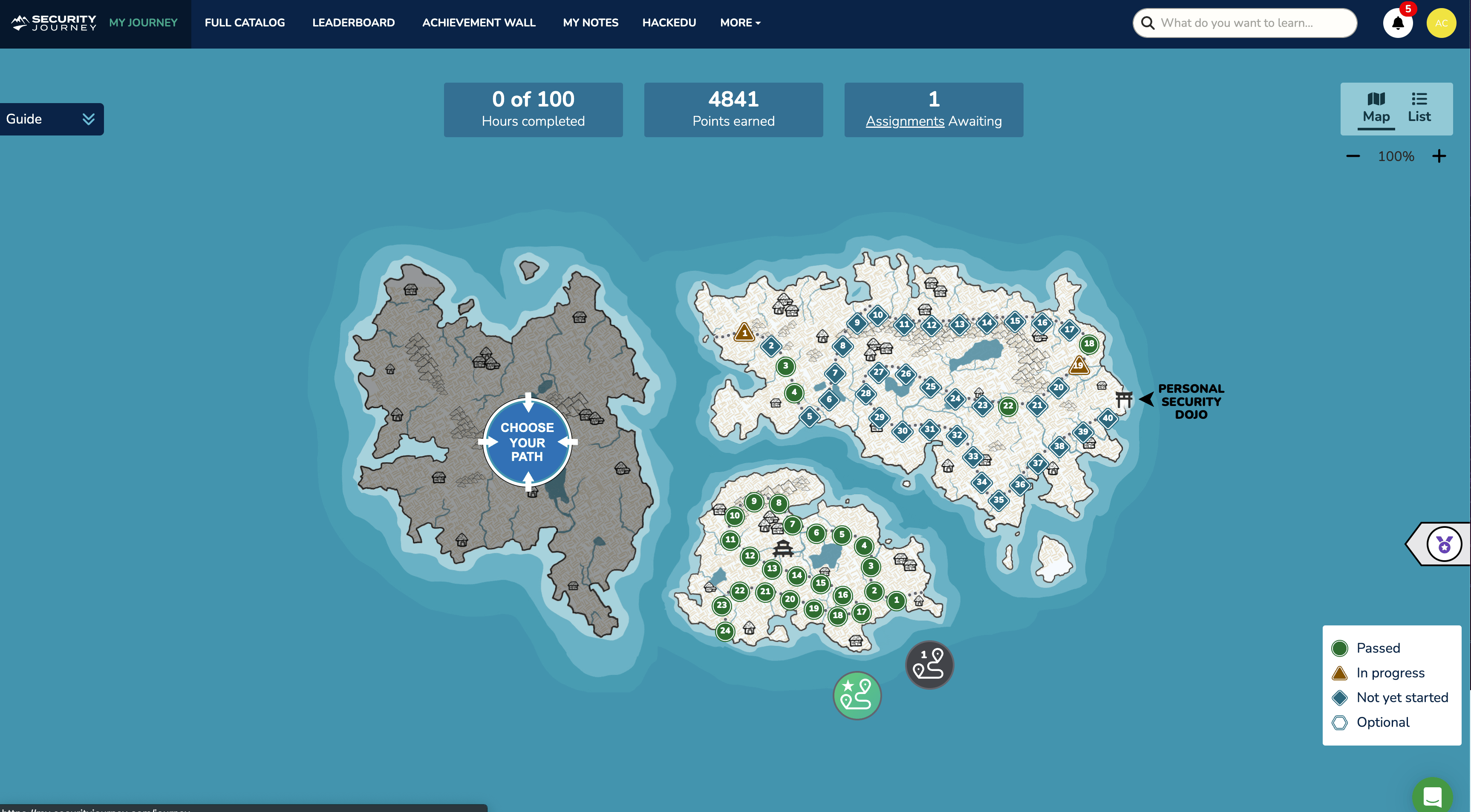Click the Personal Security Dojo torii gate icon
The height and width of the screenshot is (812, 1471).
pos(1124,399)
